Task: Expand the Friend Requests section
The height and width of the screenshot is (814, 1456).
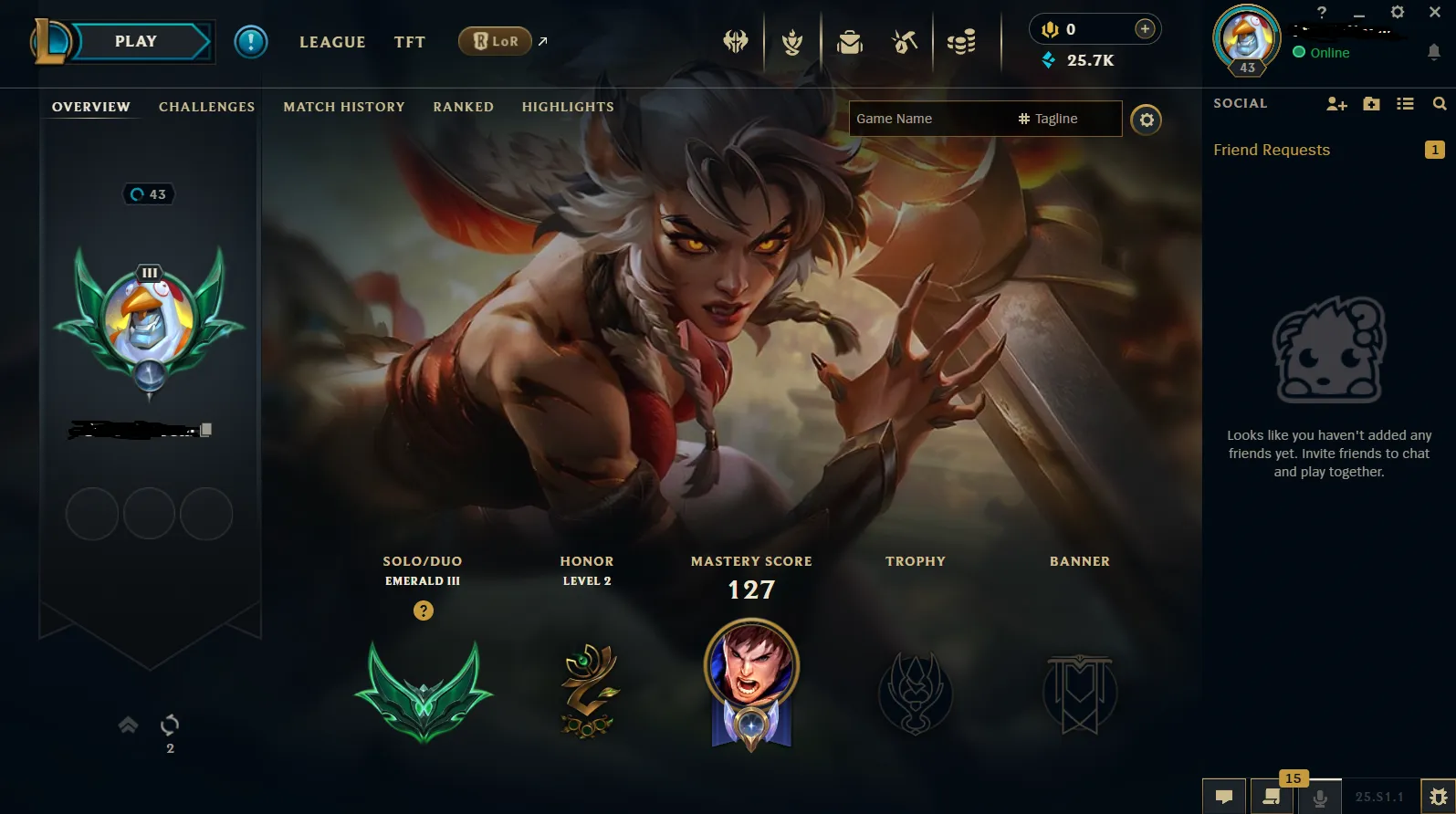Action: [x=1272, y=150]
